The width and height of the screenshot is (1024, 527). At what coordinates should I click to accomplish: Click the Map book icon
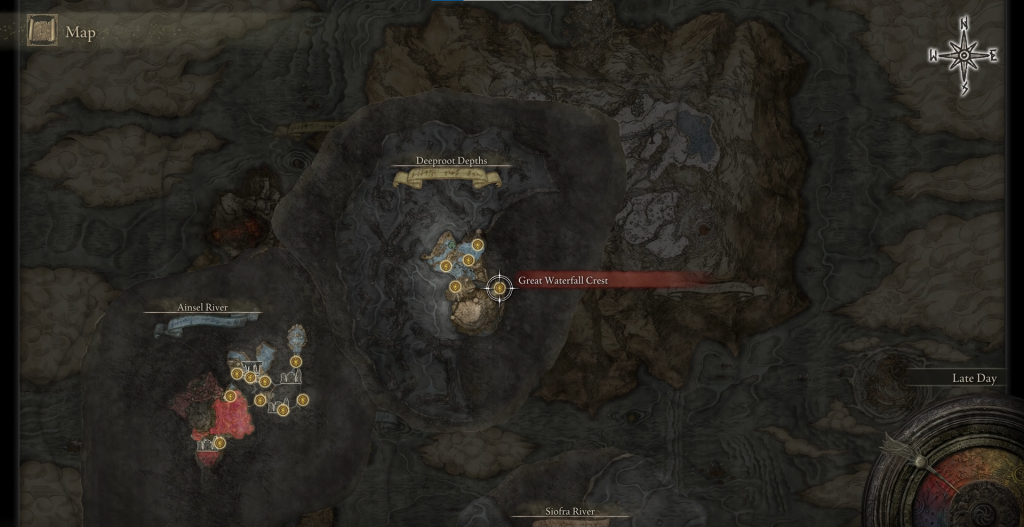pos(42,31)
